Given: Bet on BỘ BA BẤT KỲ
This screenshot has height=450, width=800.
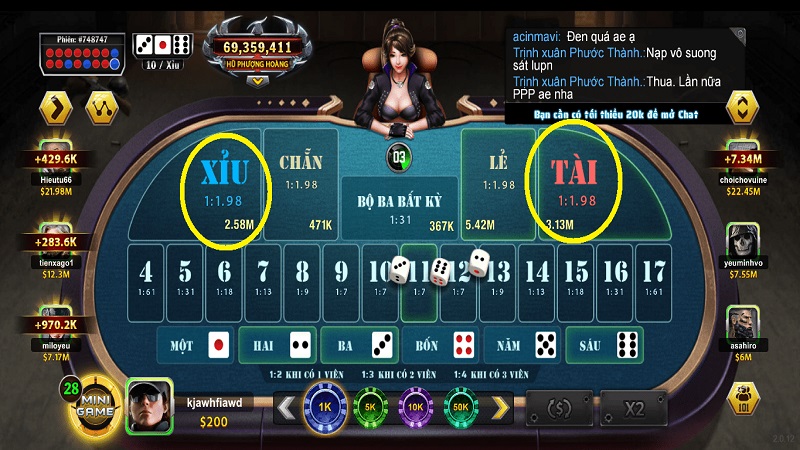Looking at the screenshot, I should point(399,205).
